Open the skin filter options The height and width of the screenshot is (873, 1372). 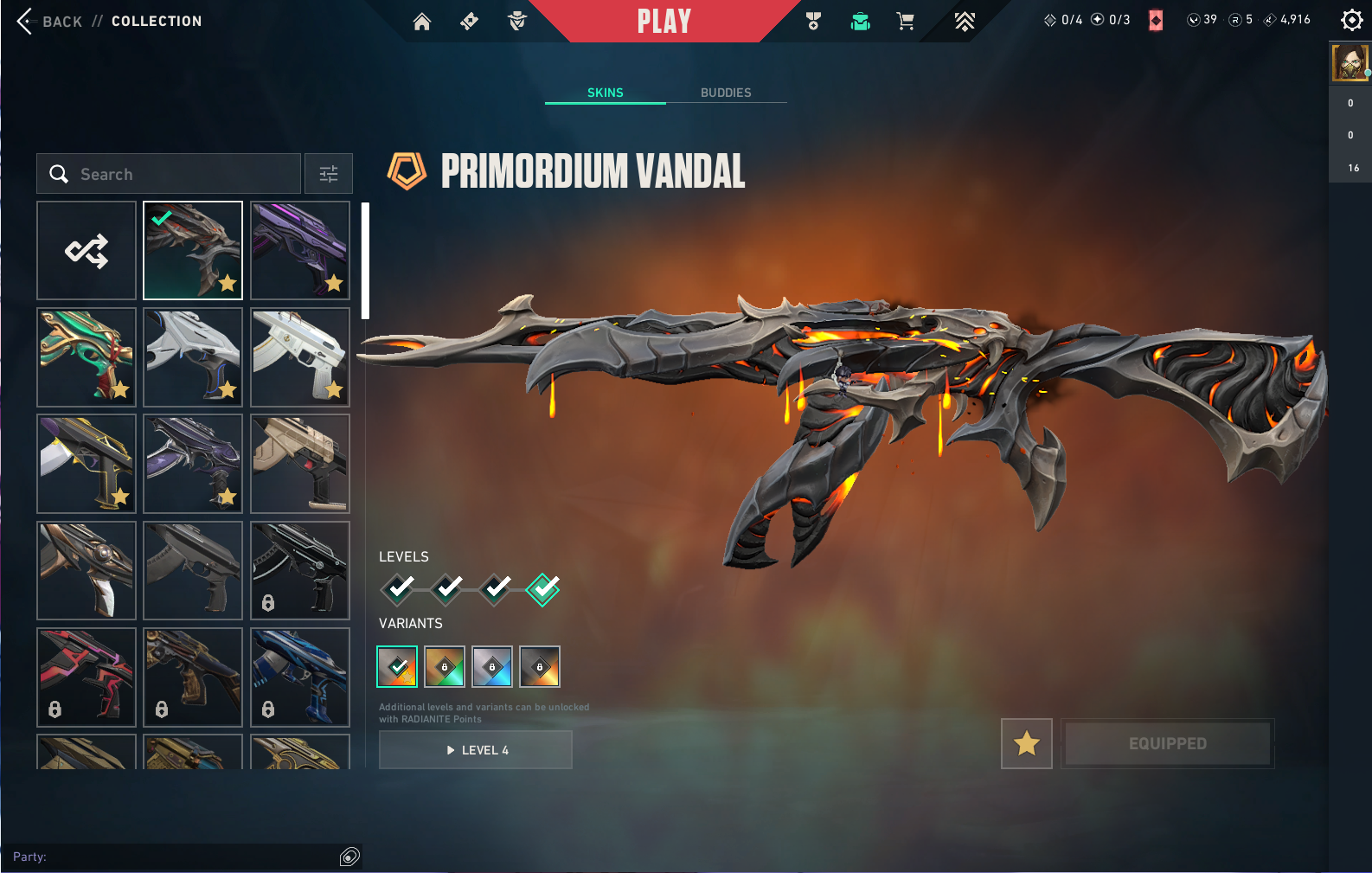(x=329, y=174)
